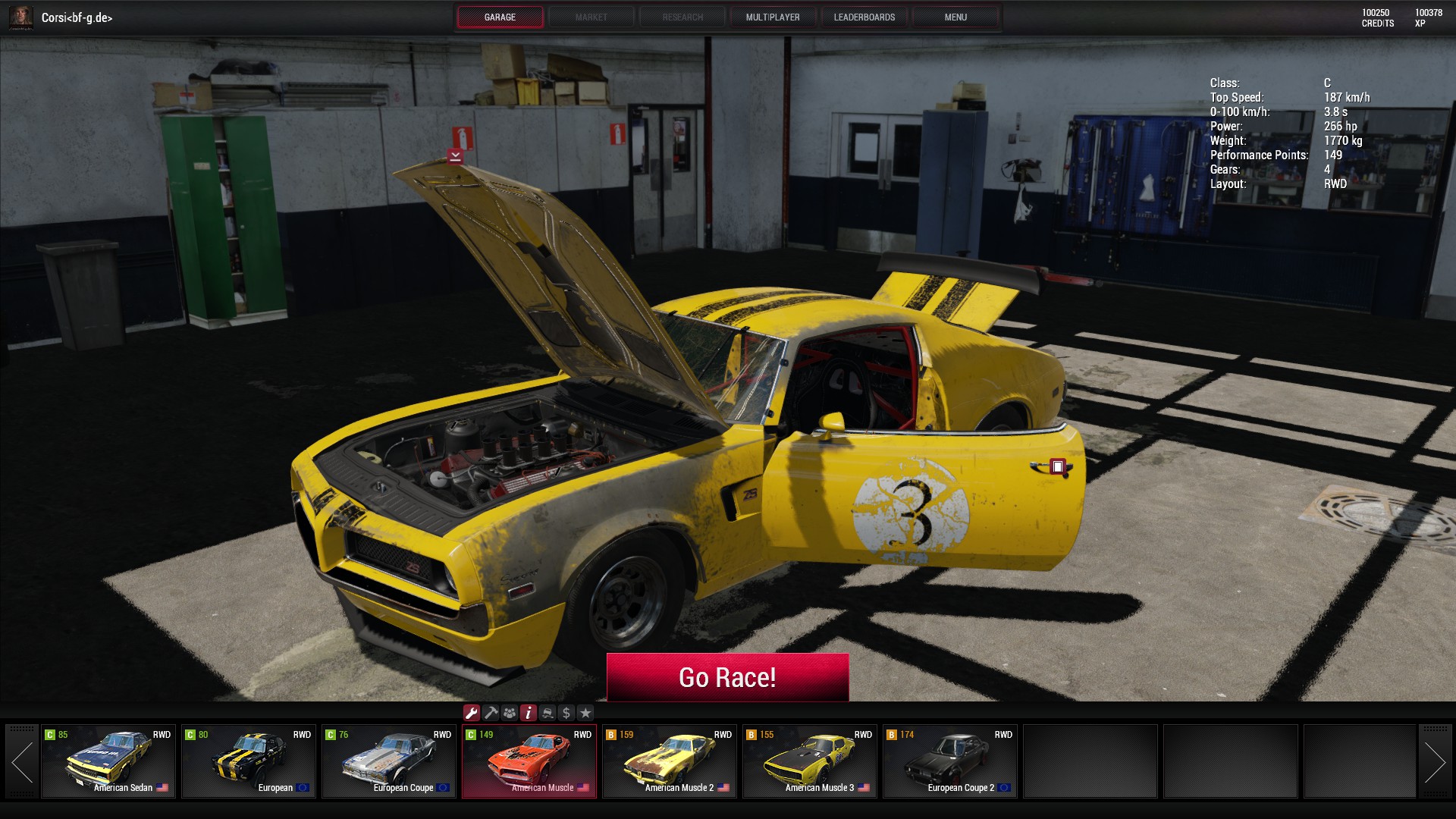
Task: Select the American Muscle 2 car
Action: click(x=670, y=761)
